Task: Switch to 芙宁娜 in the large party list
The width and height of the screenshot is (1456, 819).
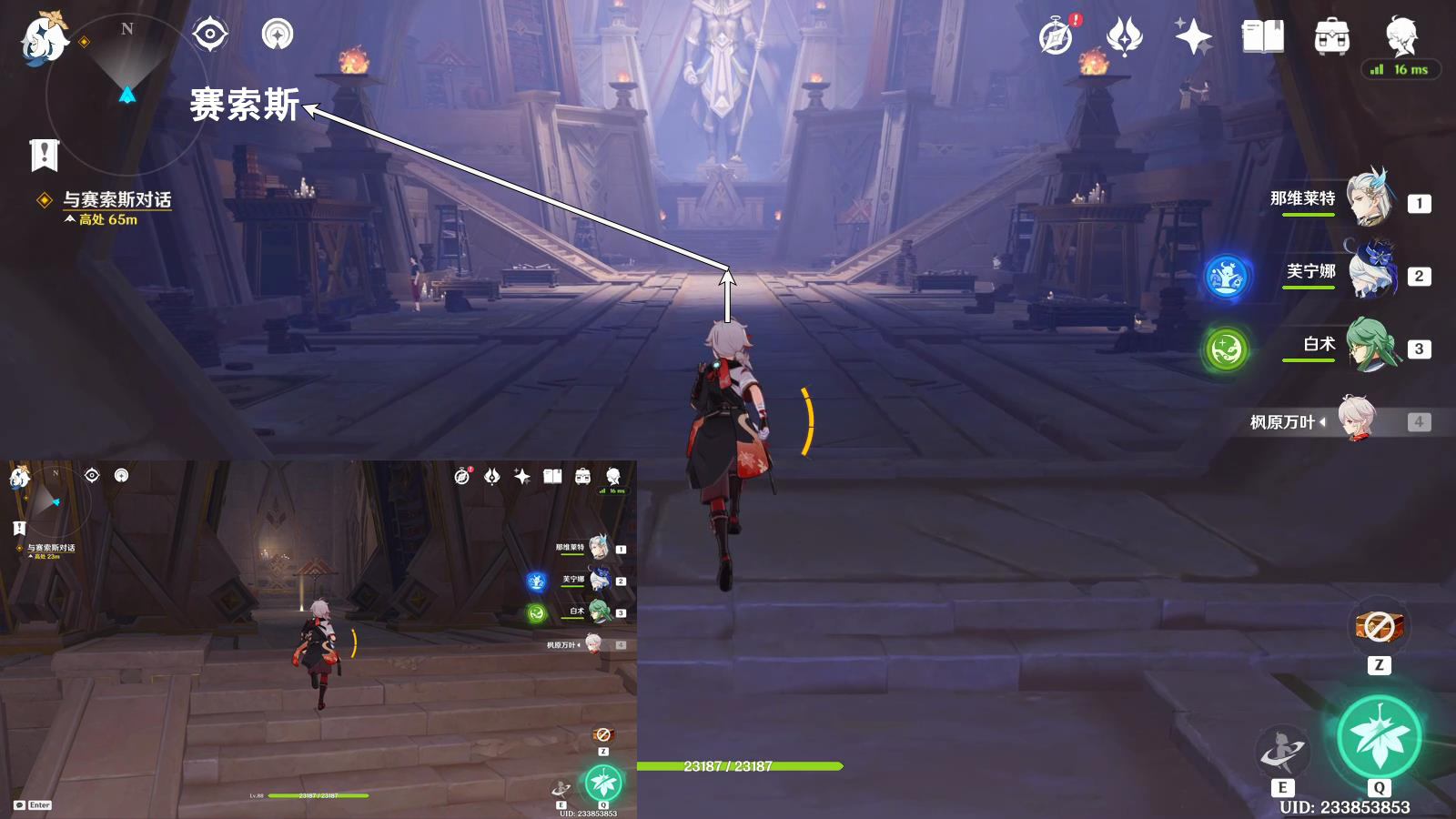Action: point(1370,271)
